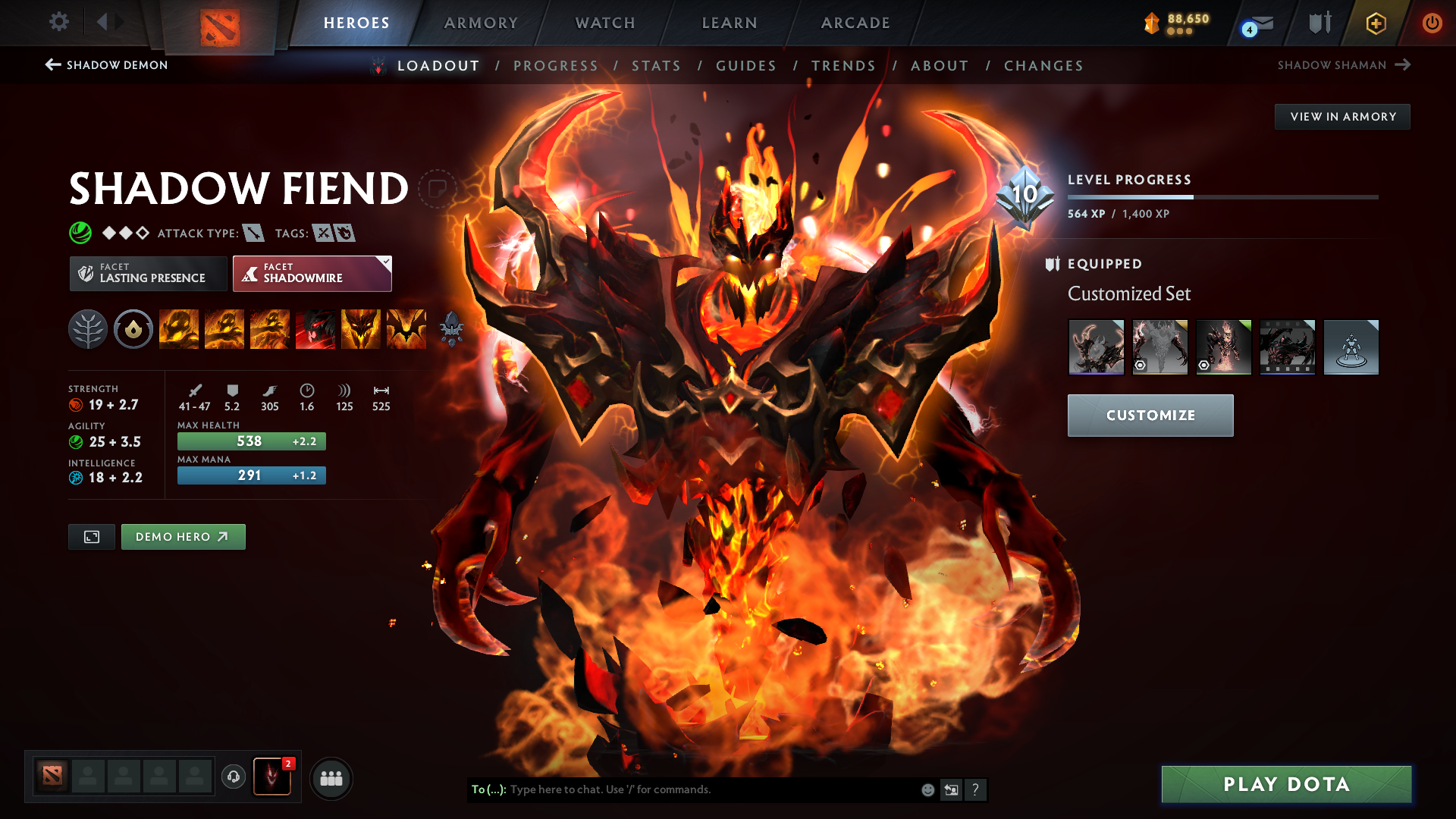This screenshot has height=819, width=1456.
Task: Switch to the STATS tab
Action: click(657, 66)
